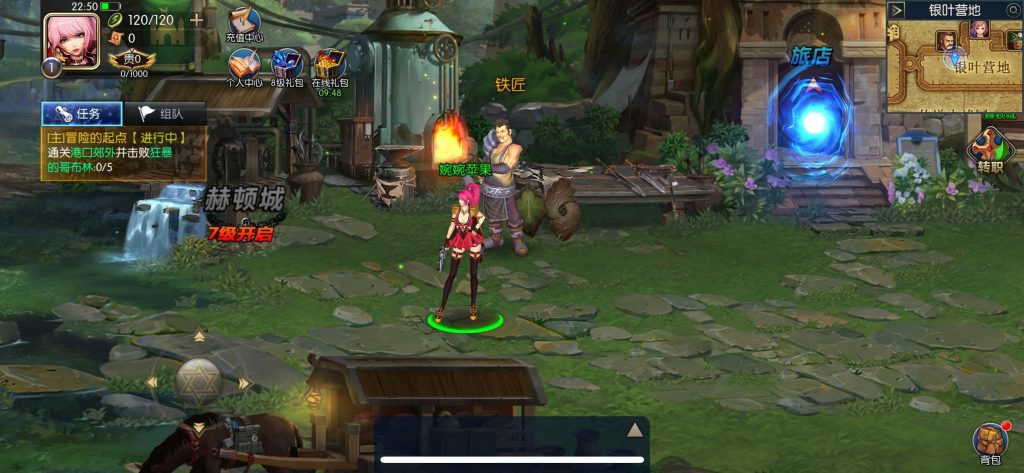
Task: Open the 充值中心 recharge center
Action: 243,23
